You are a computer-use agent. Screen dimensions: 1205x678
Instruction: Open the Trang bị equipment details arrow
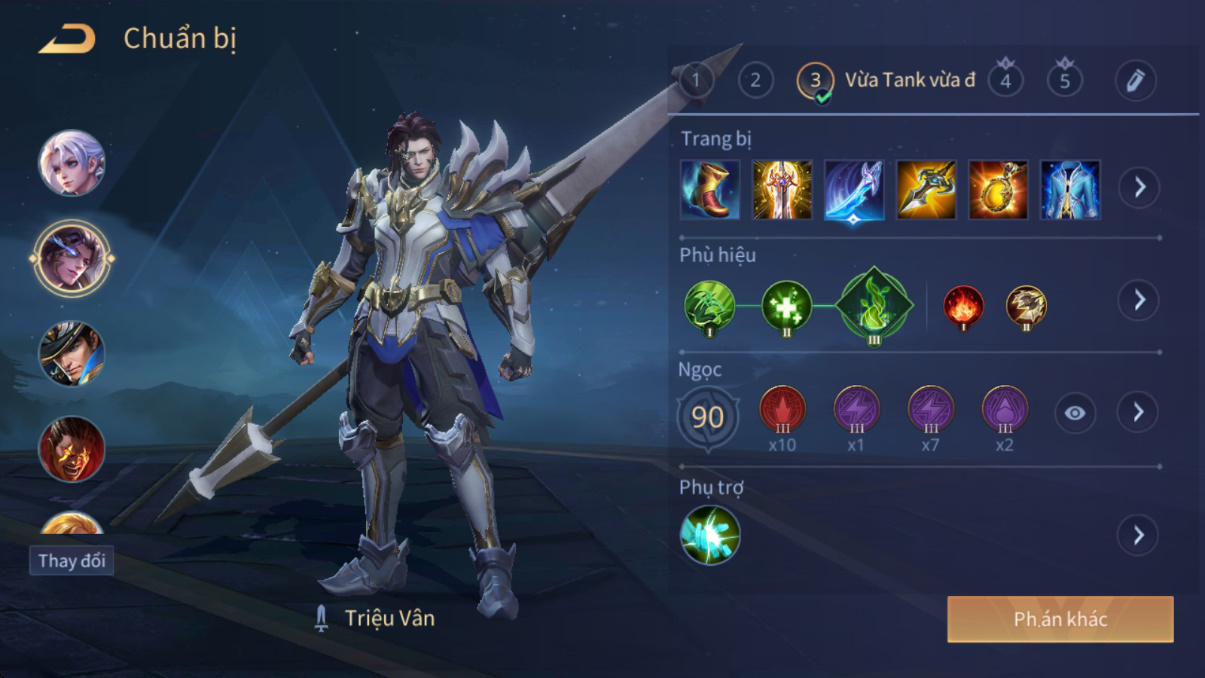point(1139,188)
